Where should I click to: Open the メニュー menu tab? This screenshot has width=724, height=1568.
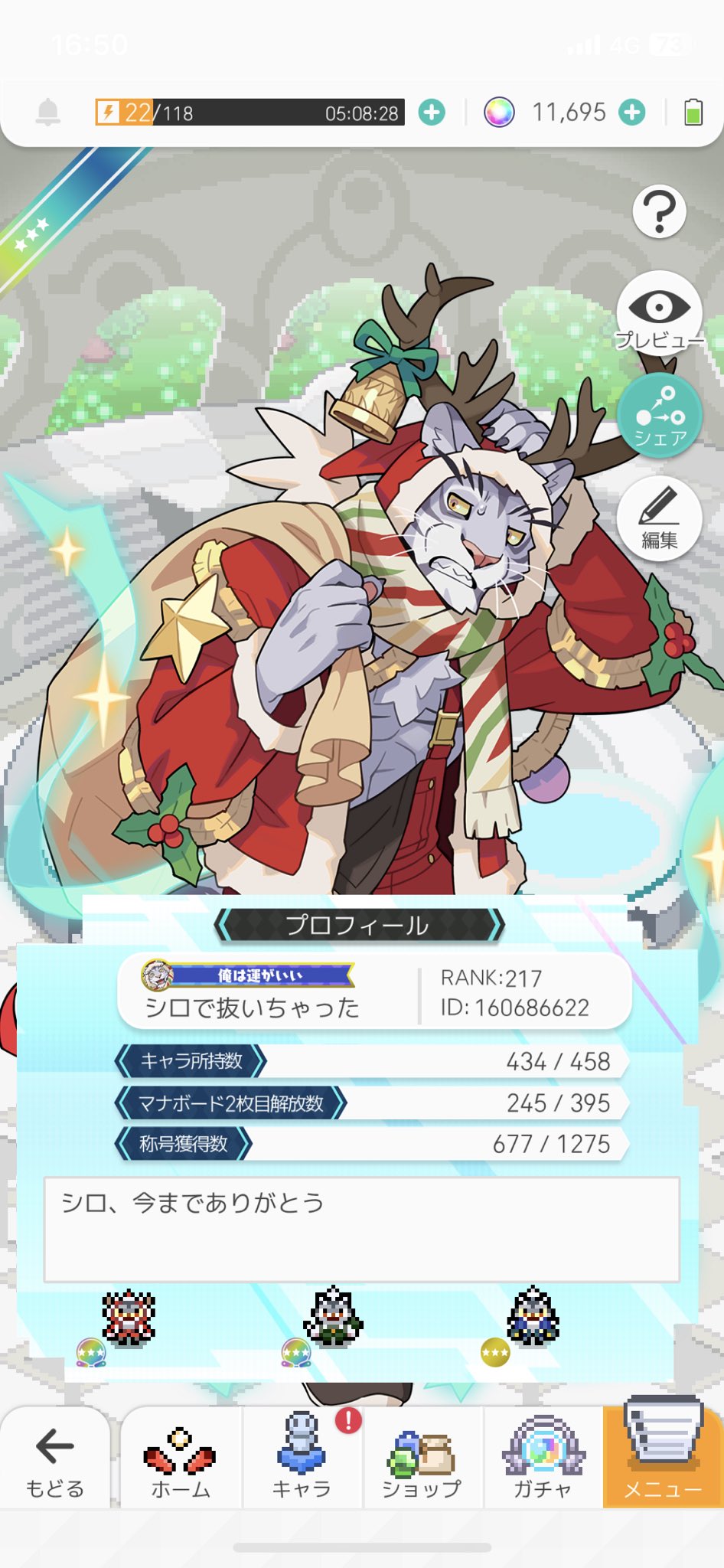point(663,1458)
